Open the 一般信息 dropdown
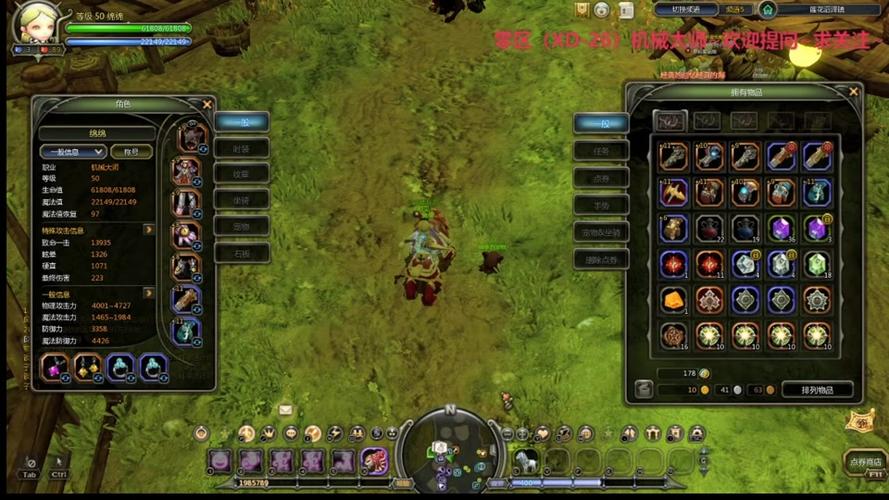 [x=72, y=151]
